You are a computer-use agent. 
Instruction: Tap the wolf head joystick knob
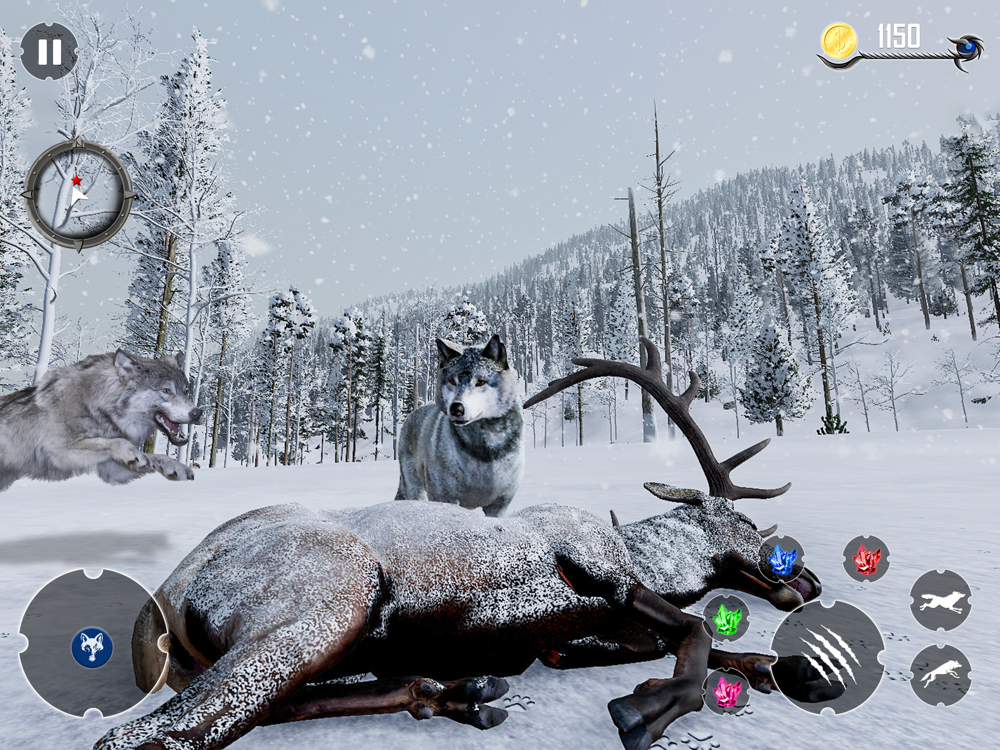(x=92, y=647)
